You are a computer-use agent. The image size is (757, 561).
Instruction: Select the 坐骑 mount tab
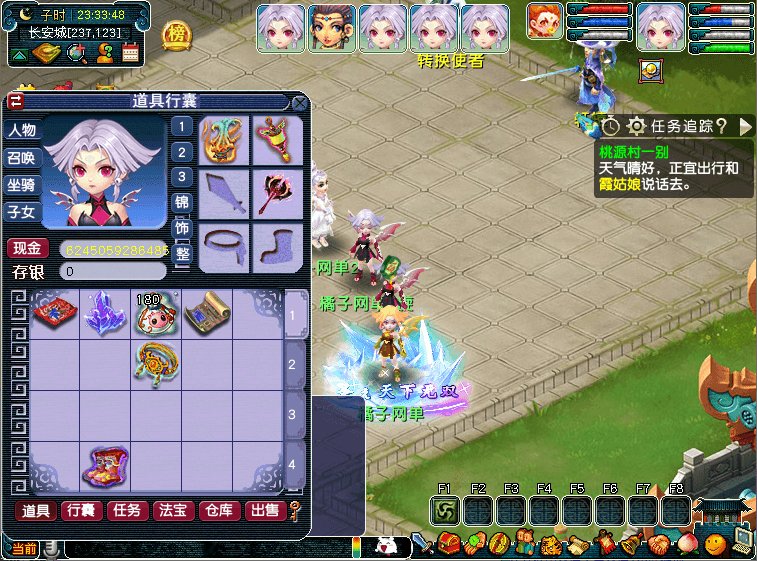tap(21, 185)
